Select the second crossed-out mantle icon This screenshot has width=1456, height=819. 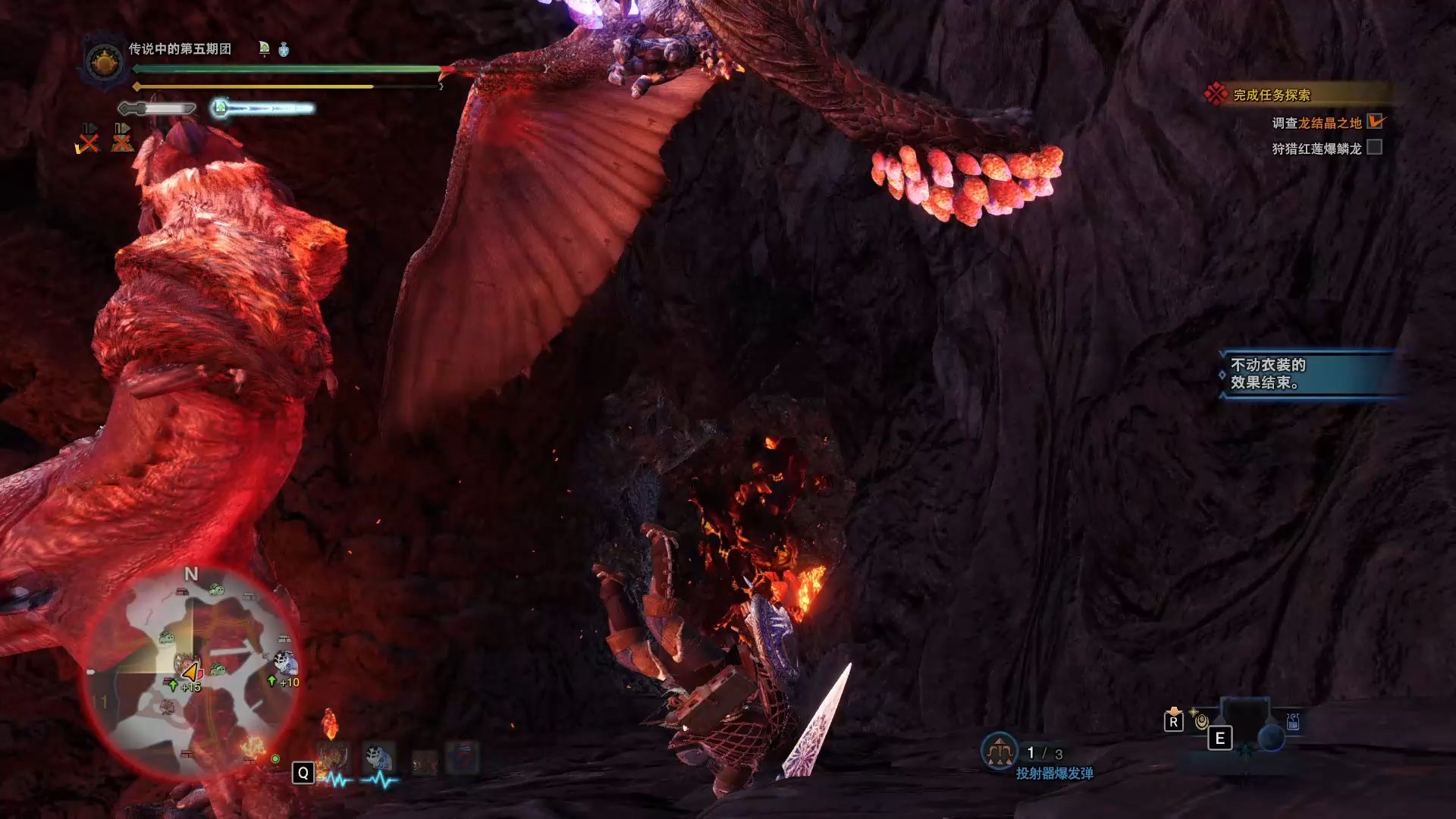click(122, 138)
